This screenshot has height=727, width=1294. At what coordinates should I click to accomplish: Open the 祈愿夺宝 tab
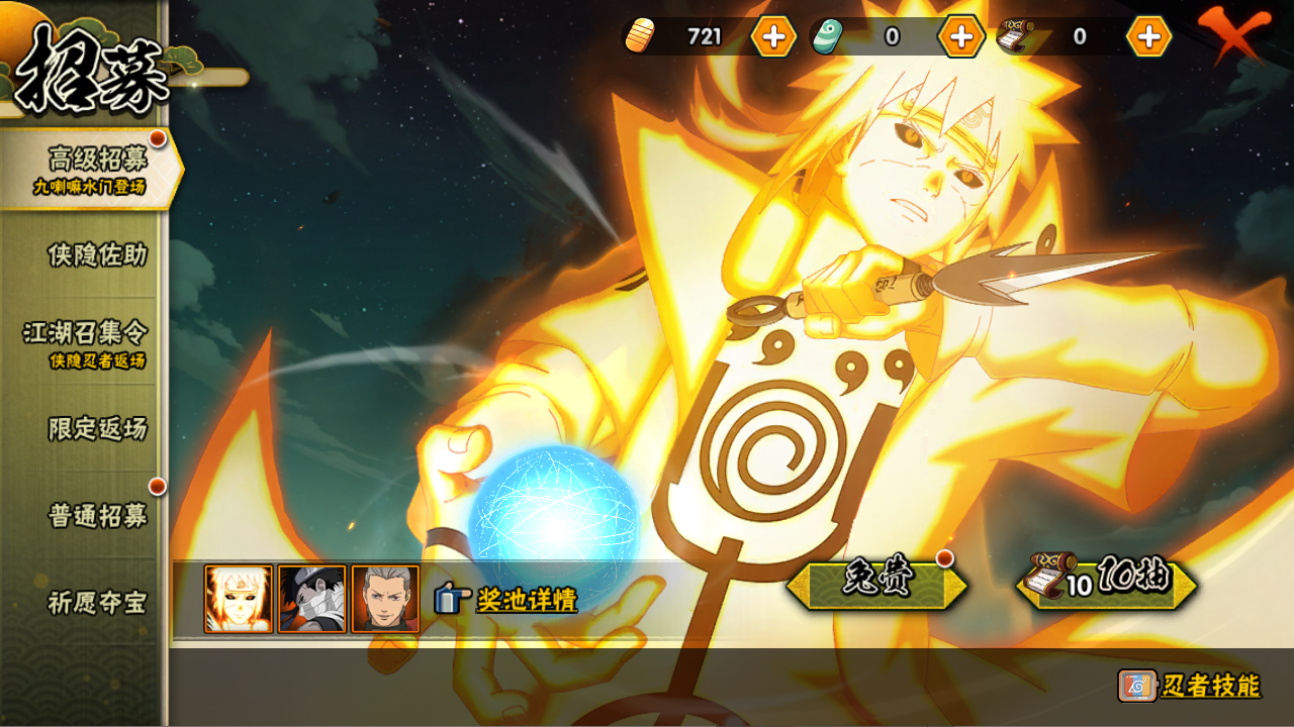97,602
